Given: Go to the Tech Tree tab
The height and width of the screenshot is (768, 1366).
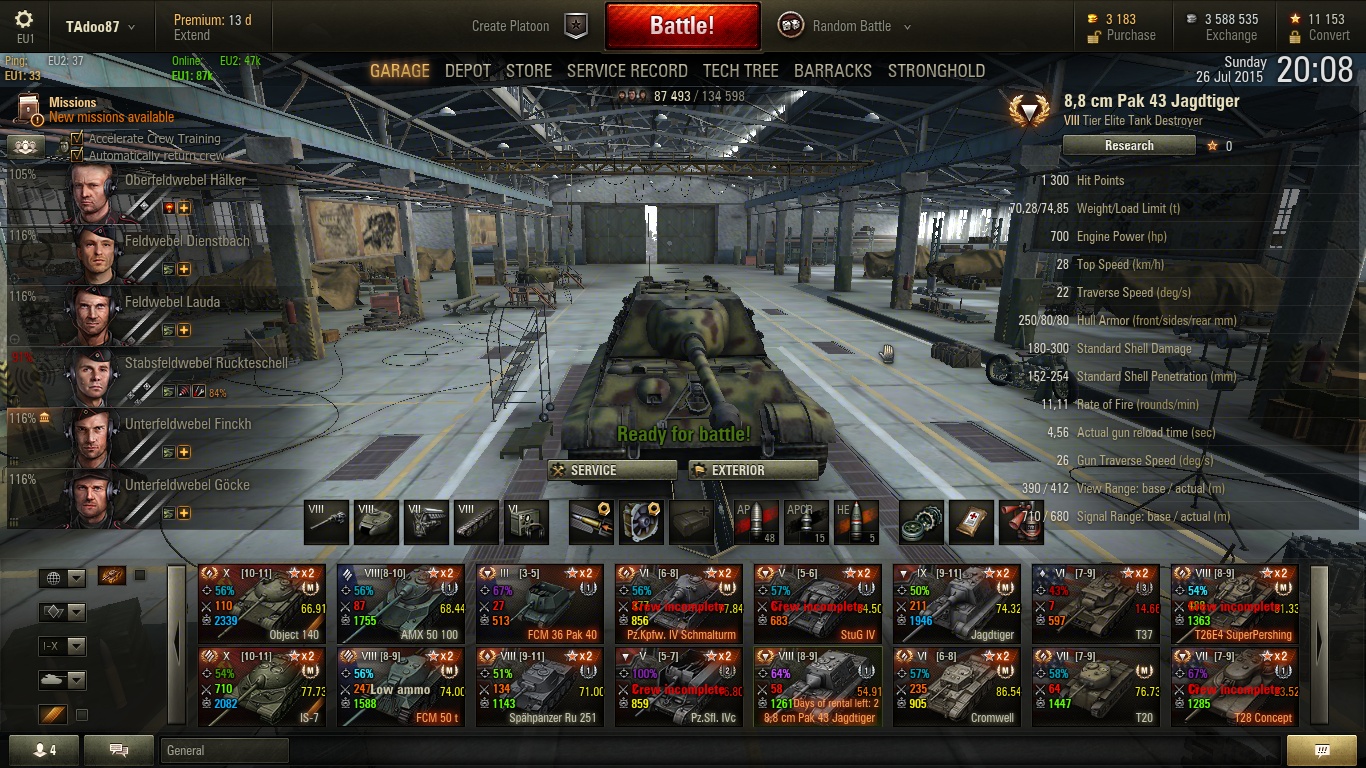Looking at the screenshot, I should pos(740,71).
